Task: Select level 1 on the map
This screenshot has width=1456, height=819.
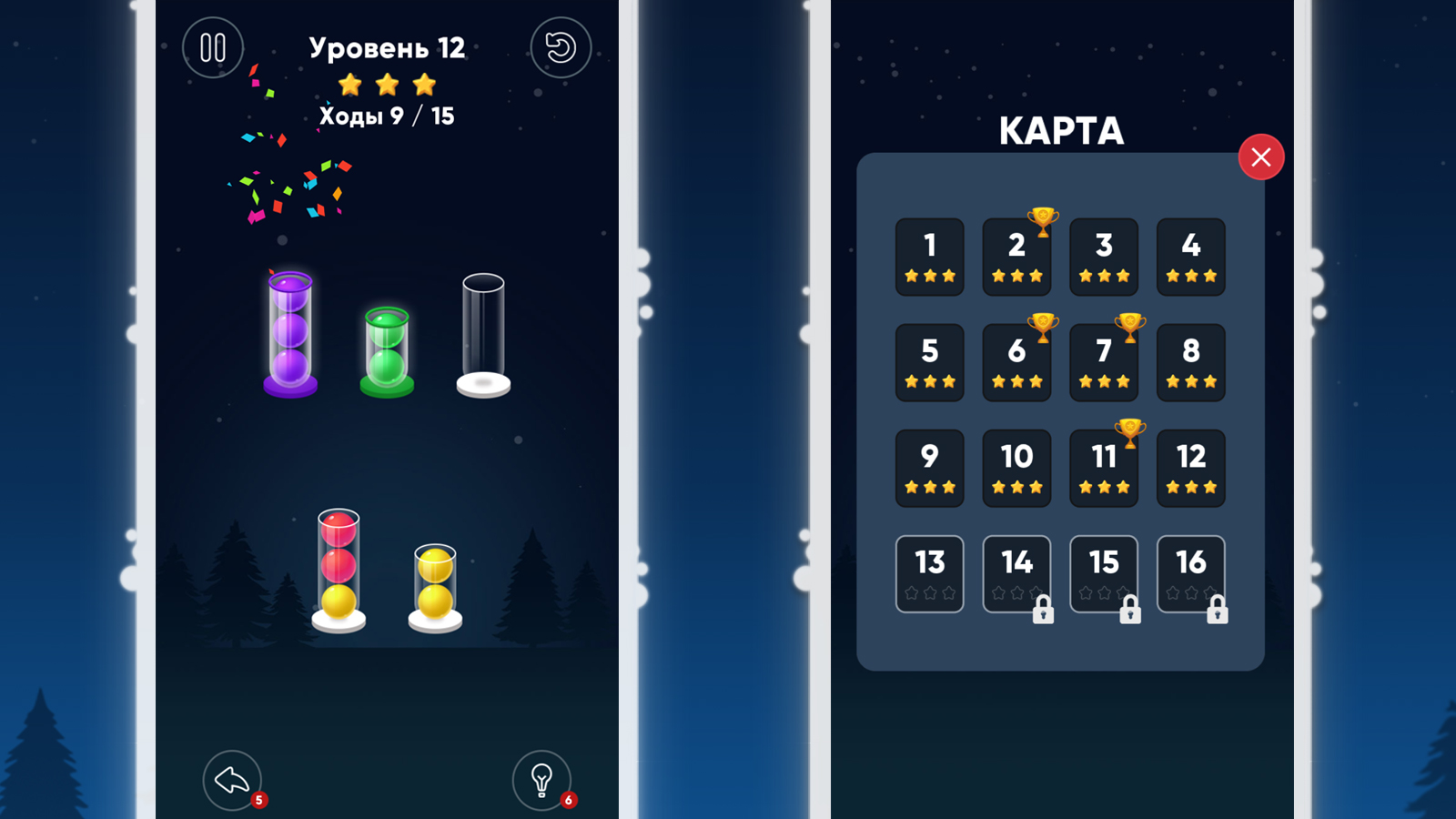Action: tap(929, 257)
